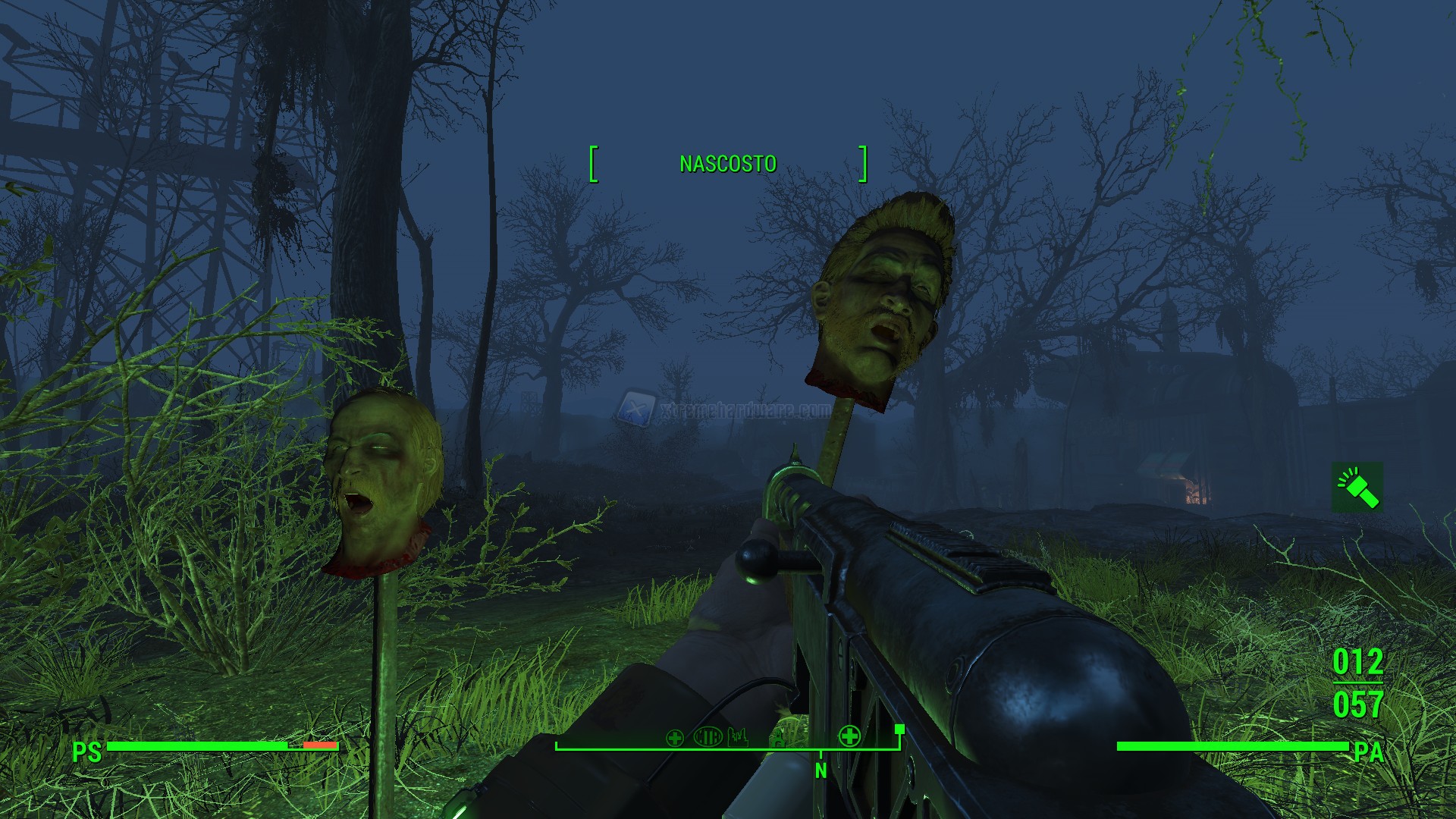Viewport: 1456px width, 819px height.
Task: Select the solid square compass marker
Action: pyautogui.click(x=899, y=730)
